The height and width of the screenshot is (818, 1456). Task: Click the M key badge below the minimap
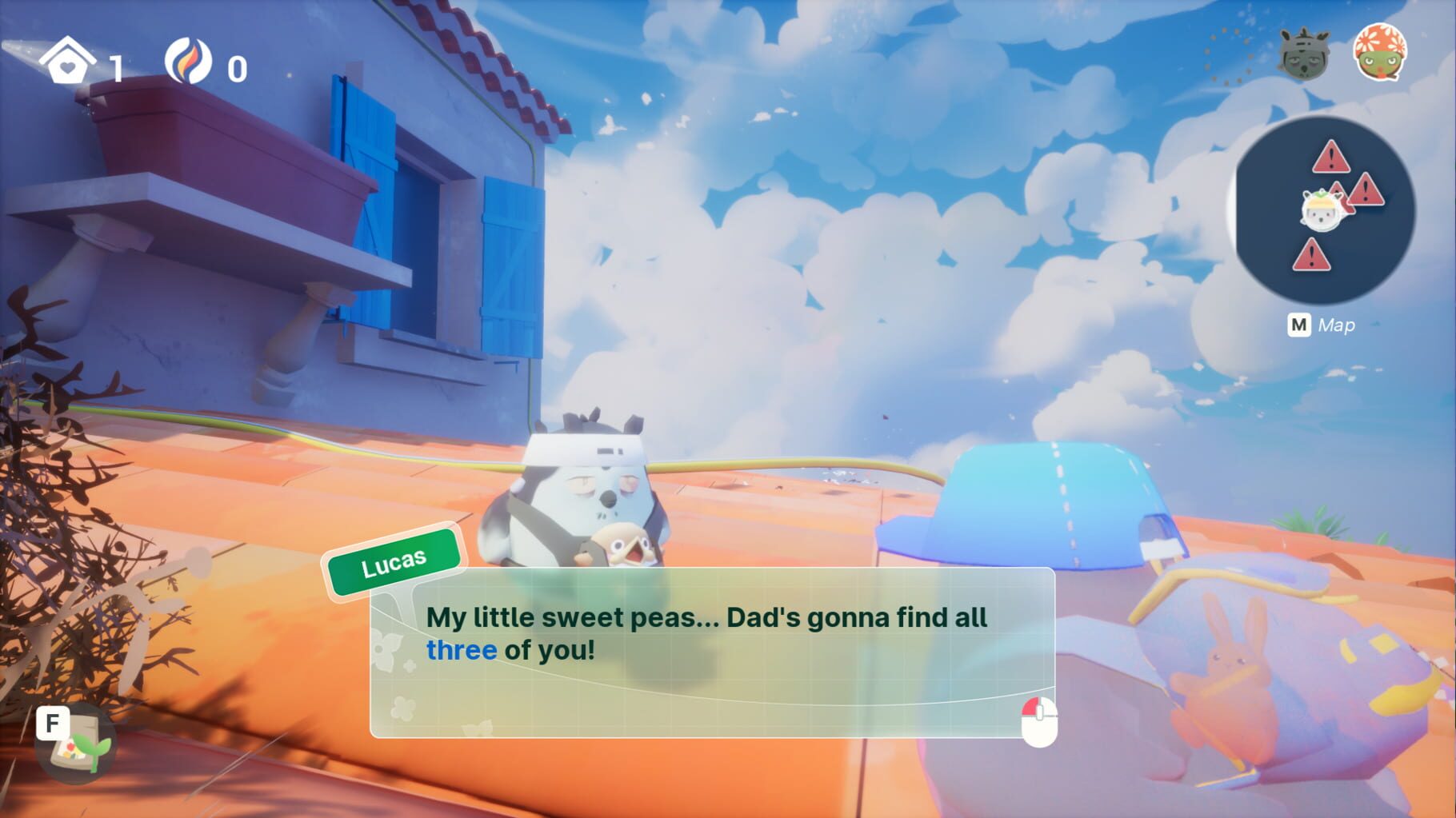(x=1298, y=323)
